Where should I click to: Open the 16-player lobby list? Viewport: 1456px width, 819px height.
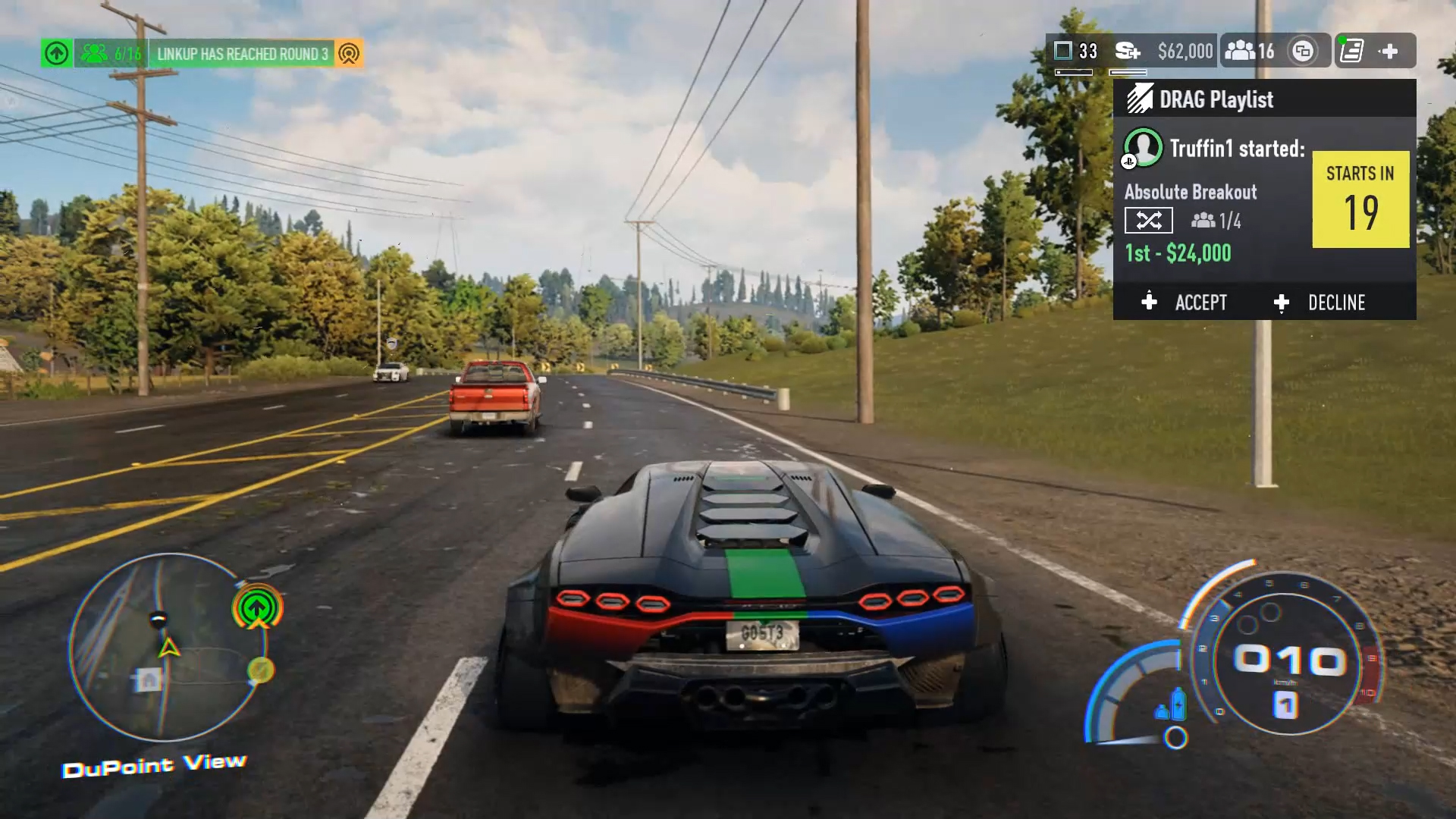[x=1250, y=51]
